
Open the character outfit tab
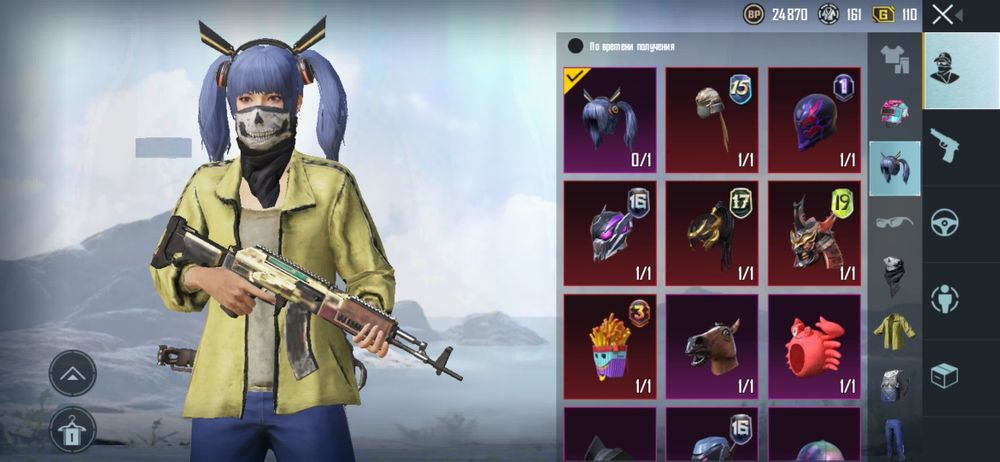(x=960, y=69)
